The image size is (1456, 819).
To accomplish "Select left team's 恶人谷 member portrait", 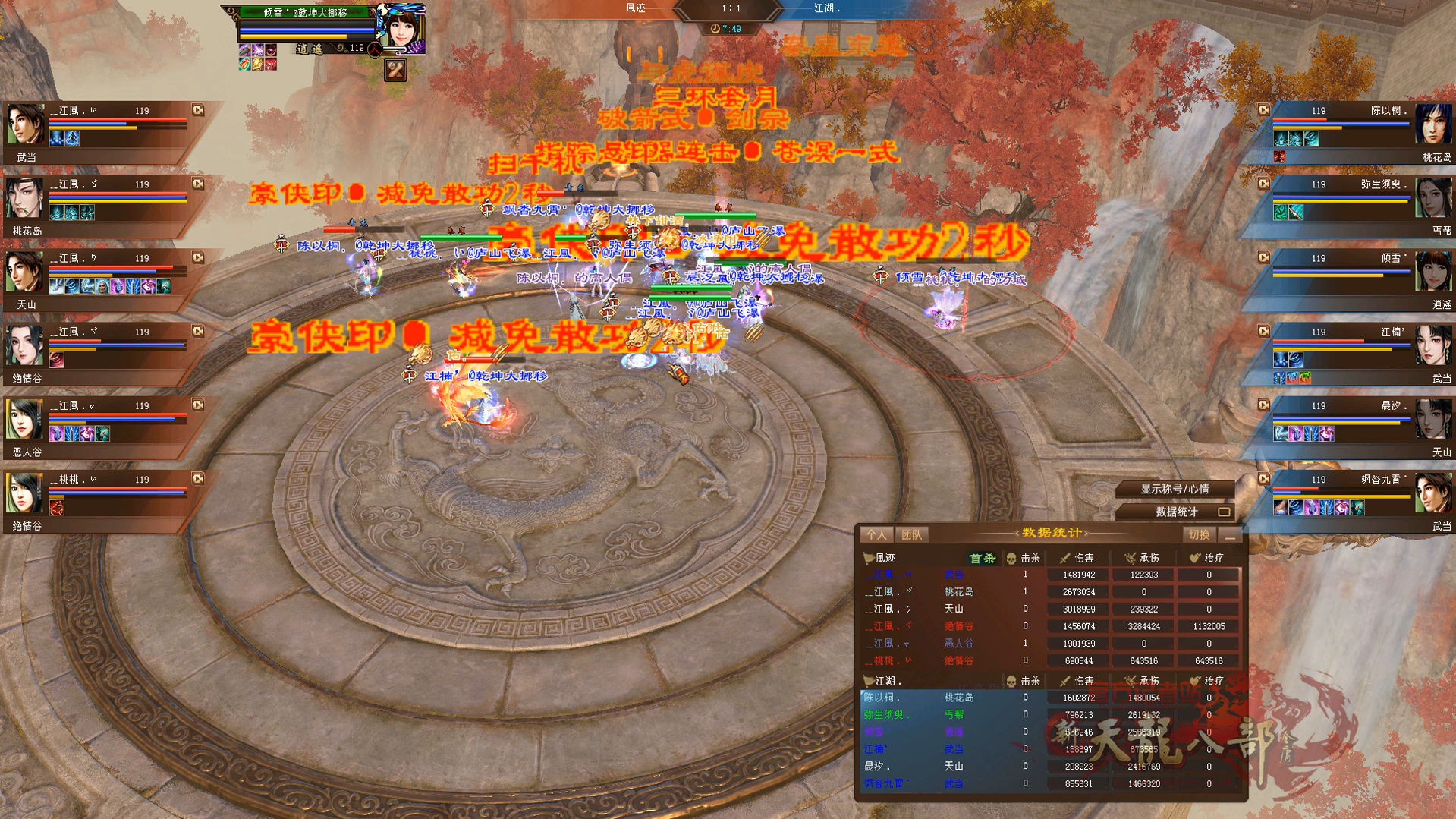I will pyautogui.click(x=26, y=419).
